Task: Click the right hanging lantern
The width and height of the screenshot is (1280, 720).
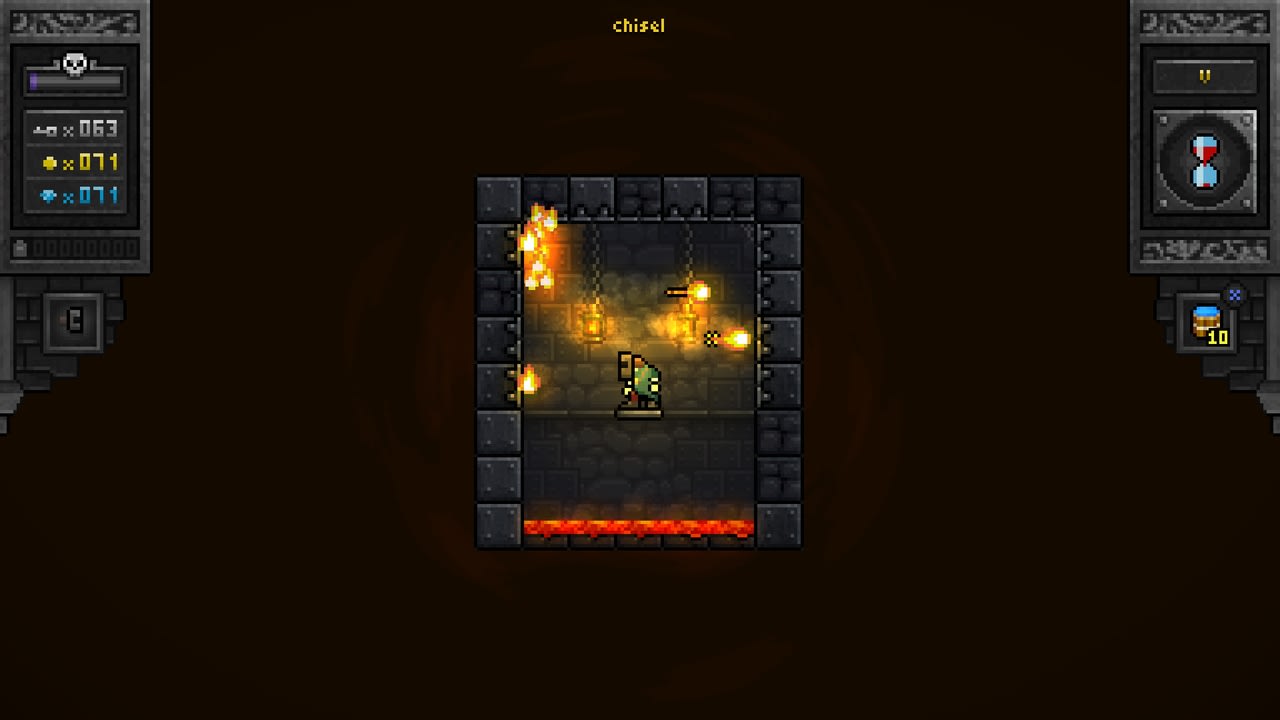Action: pos(687,324)
